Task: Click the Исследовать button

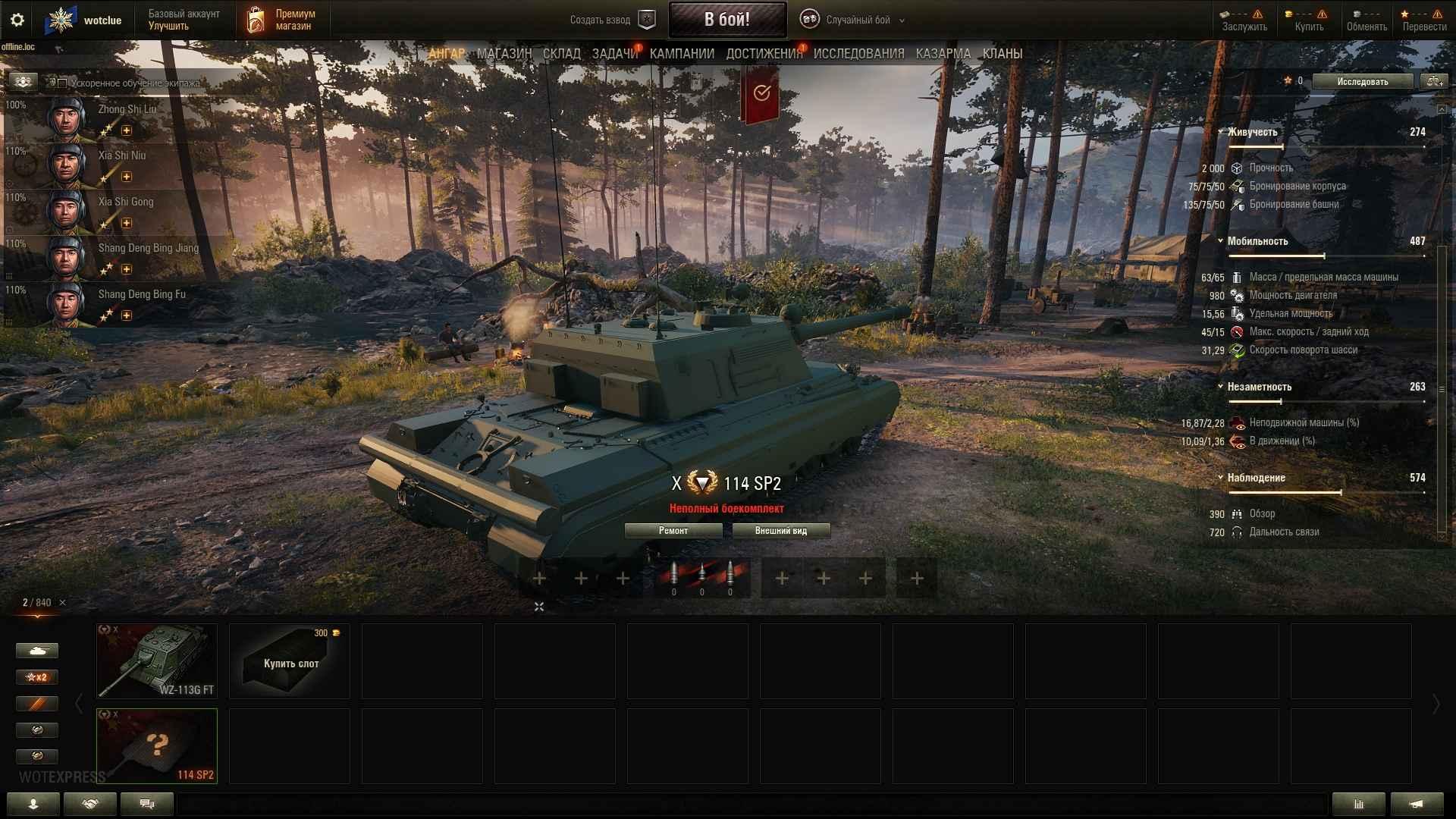Action: pos(1362,82)
